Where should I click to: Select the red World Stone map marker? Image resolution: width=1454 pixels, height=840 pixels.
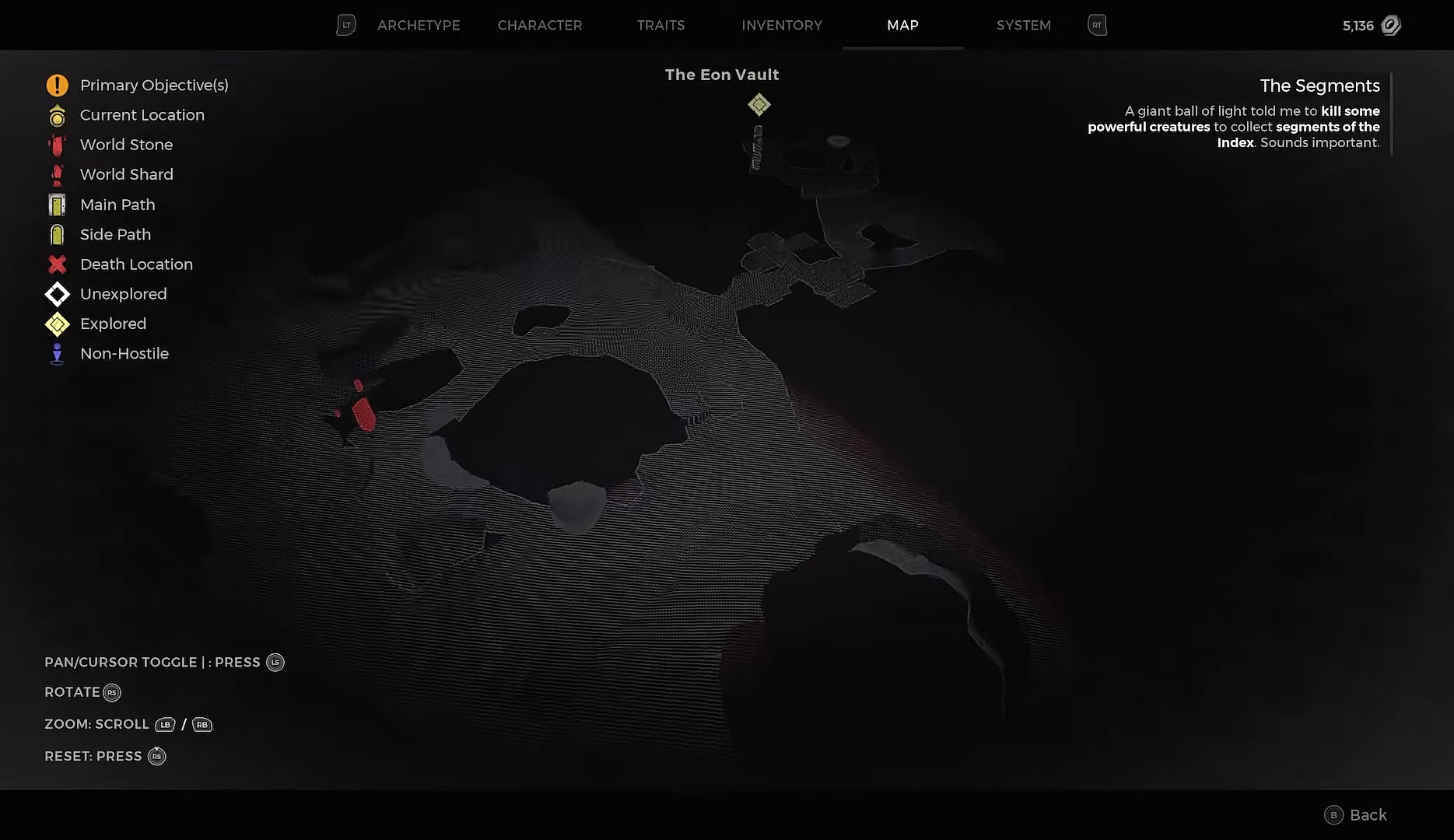[363, 413]
